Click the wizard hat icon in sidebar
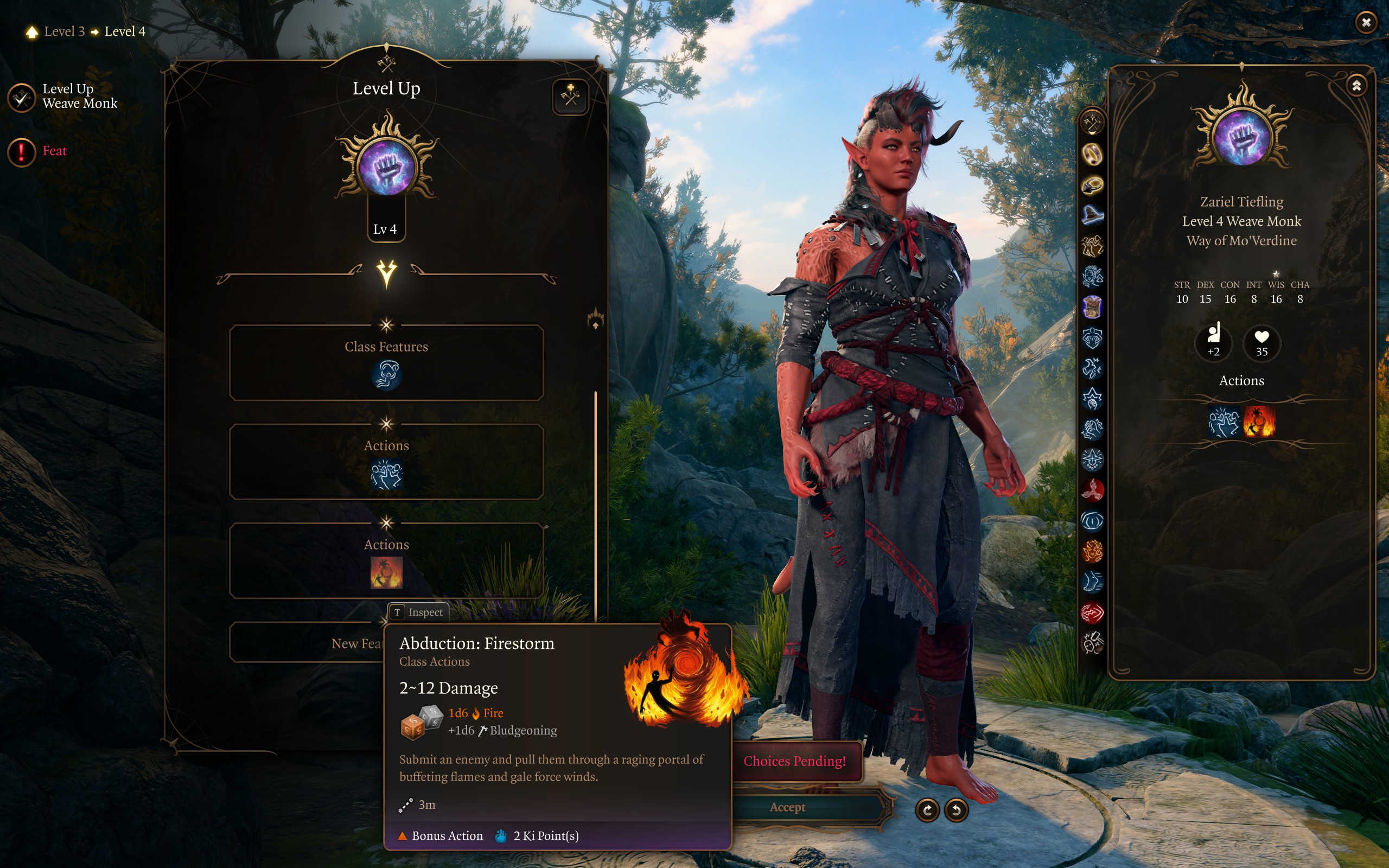 pos(1092,215)
